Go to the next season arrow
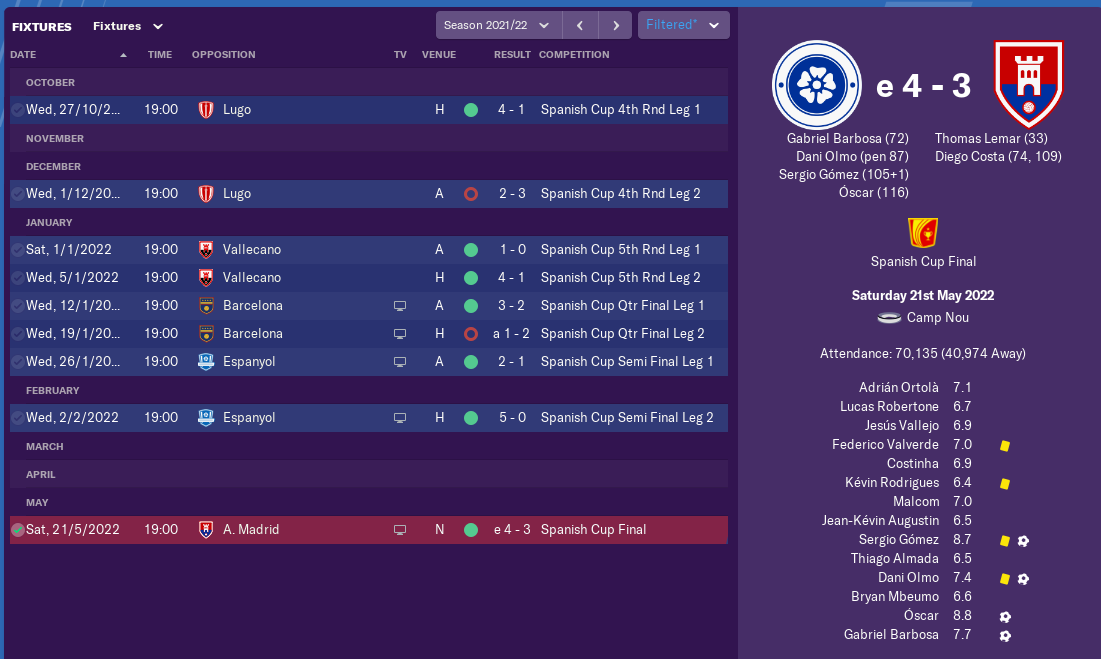Screen dimensions: 1101x659 tap(615, 25)
